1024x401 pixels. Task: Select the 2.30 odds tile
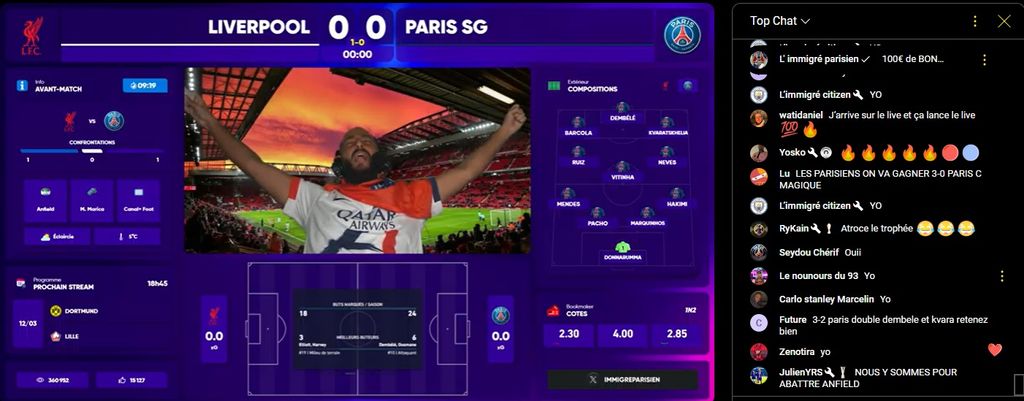tap(567, 334)
